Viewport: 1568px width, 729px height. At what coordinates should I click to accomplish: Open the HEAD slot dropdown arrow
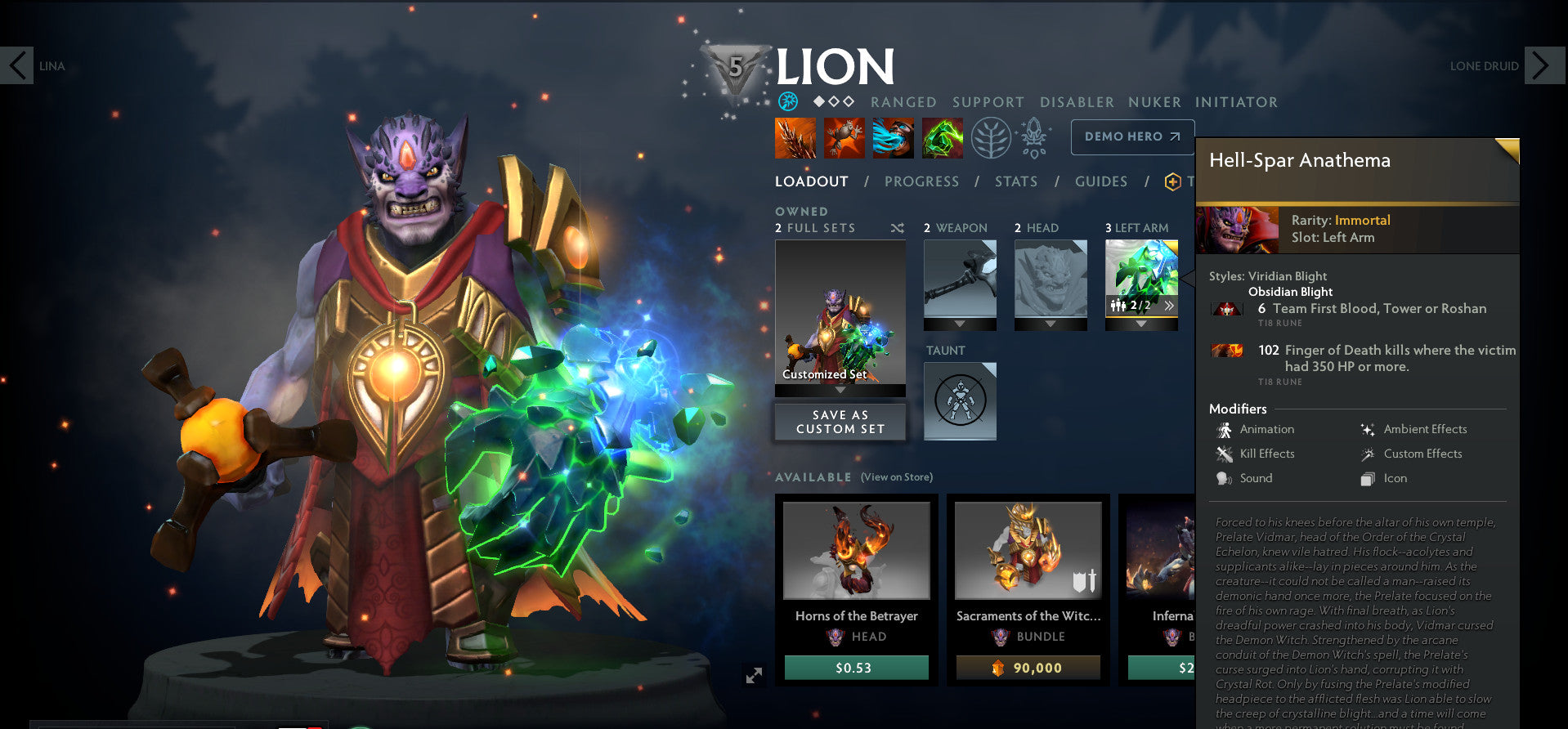1051,323
